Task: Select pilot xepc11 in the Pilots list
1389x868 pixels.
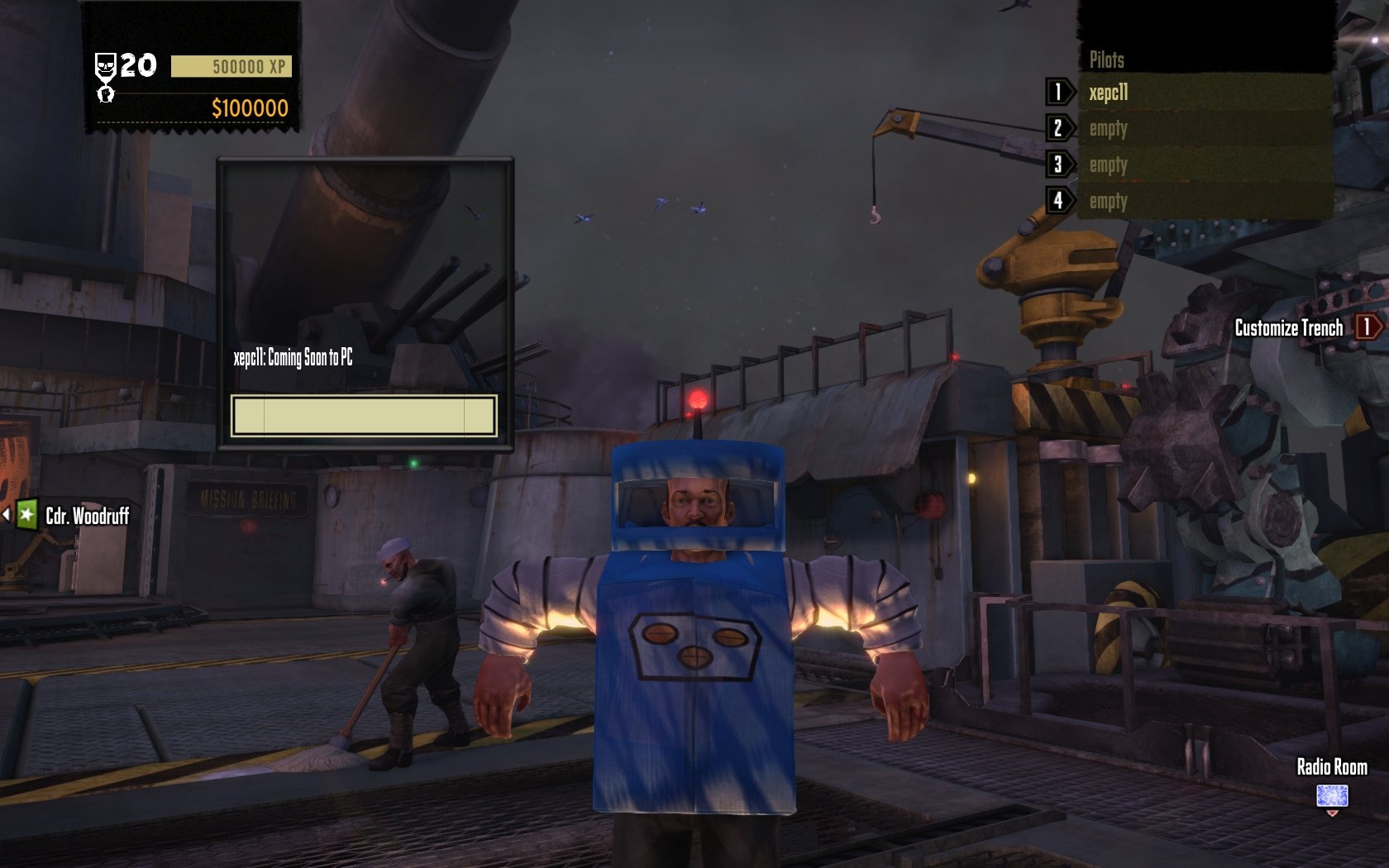Action: click(1204, 93)
